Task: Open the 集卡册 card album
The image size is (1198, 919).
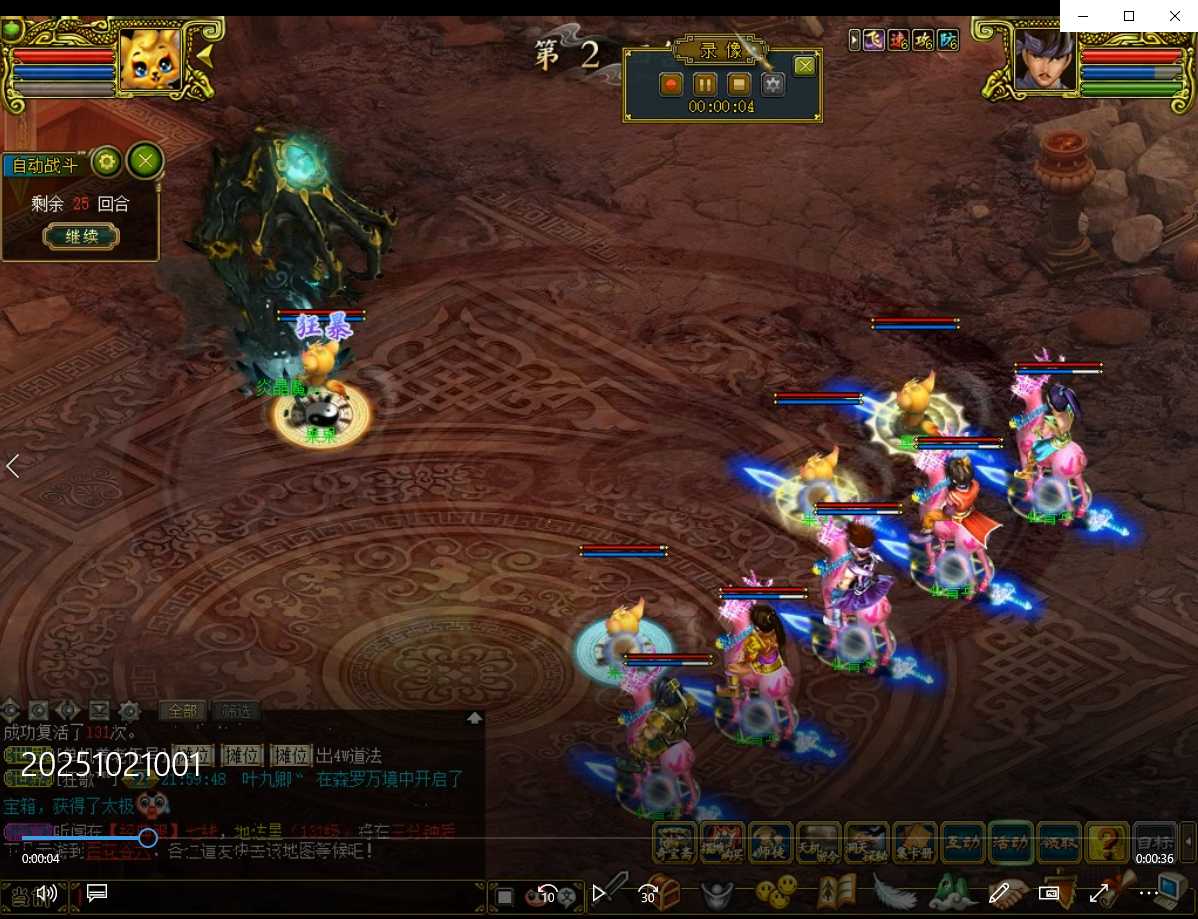Action: 914,842
